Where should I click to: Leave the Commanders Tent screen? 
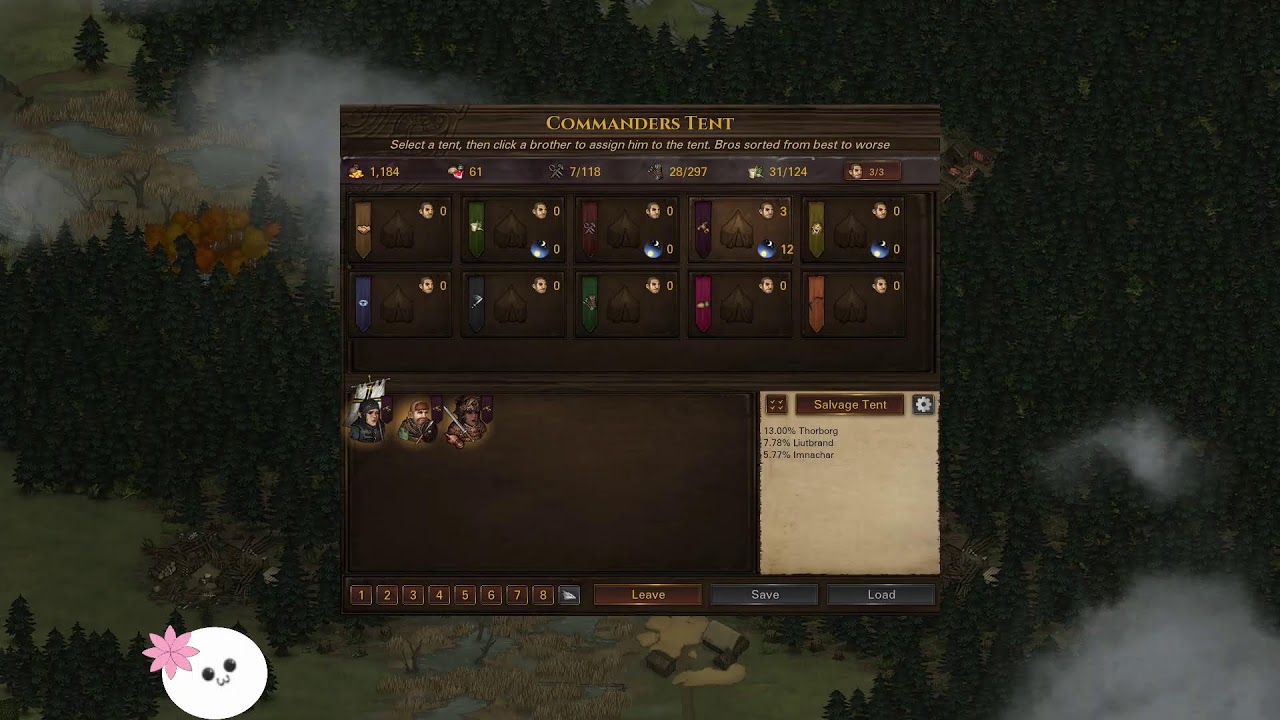[648, 595]
